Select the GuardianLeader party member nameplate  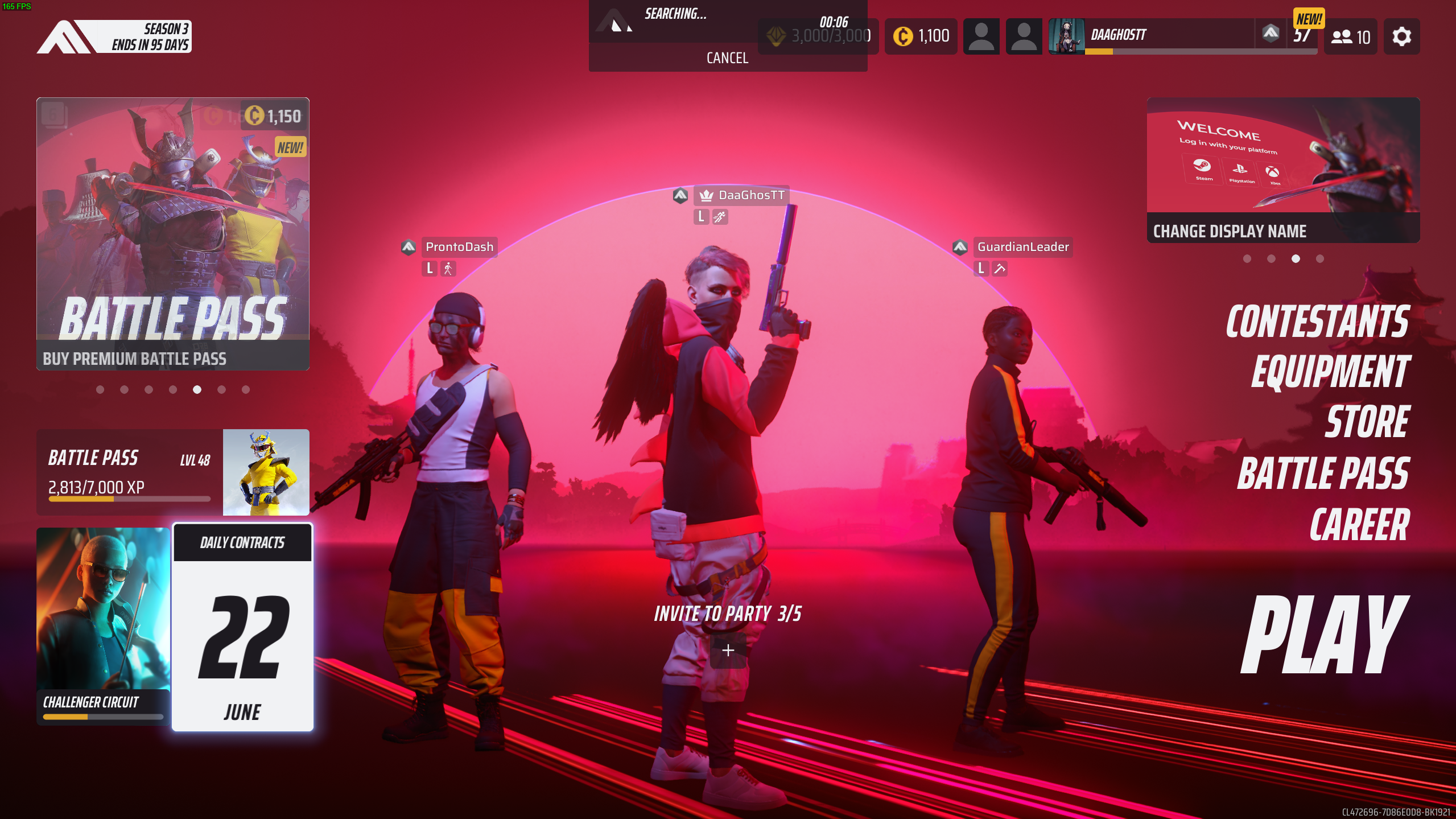[1022, 247]
